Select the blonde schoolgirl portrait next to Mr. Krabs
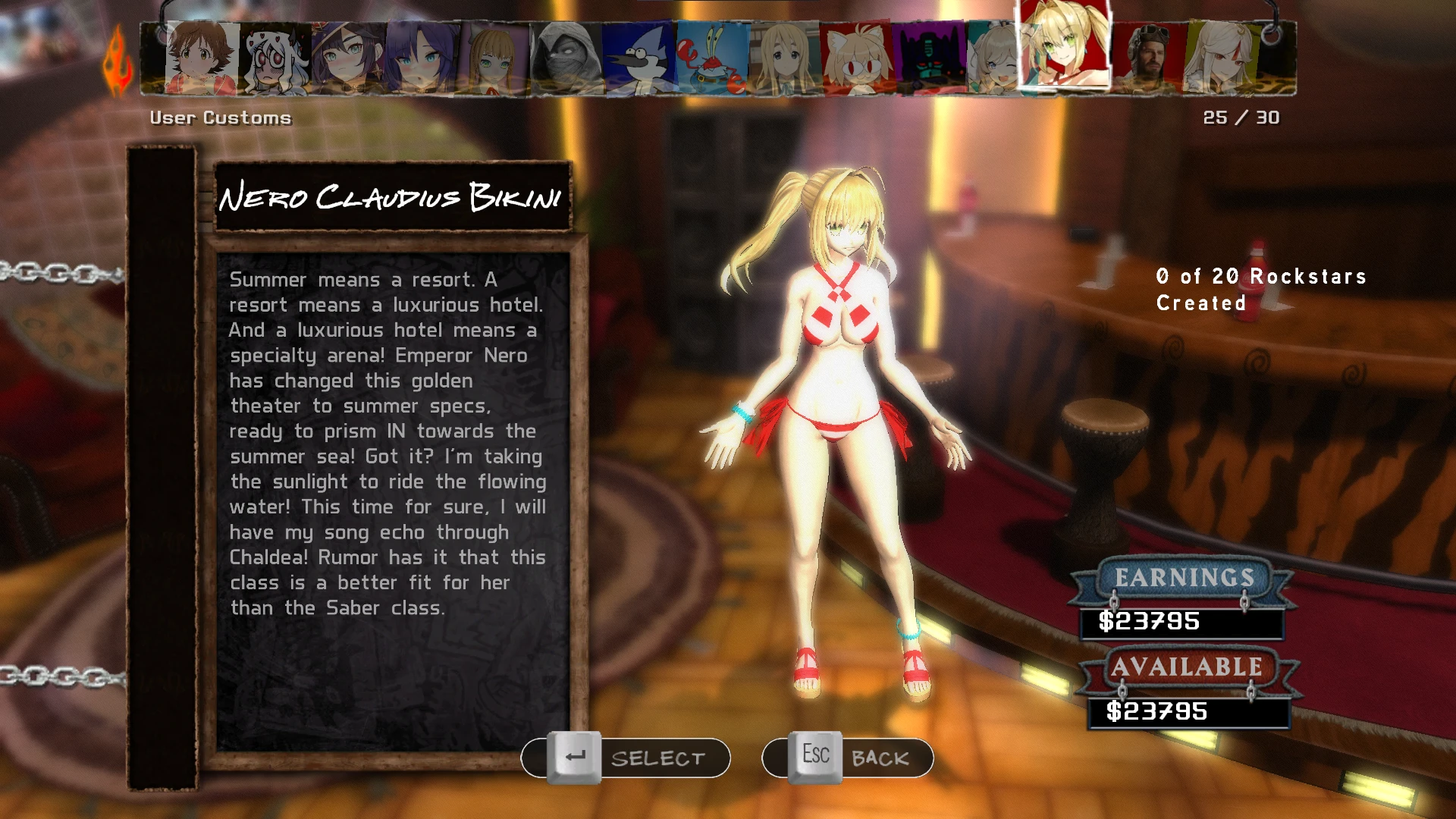 (784, 59)
